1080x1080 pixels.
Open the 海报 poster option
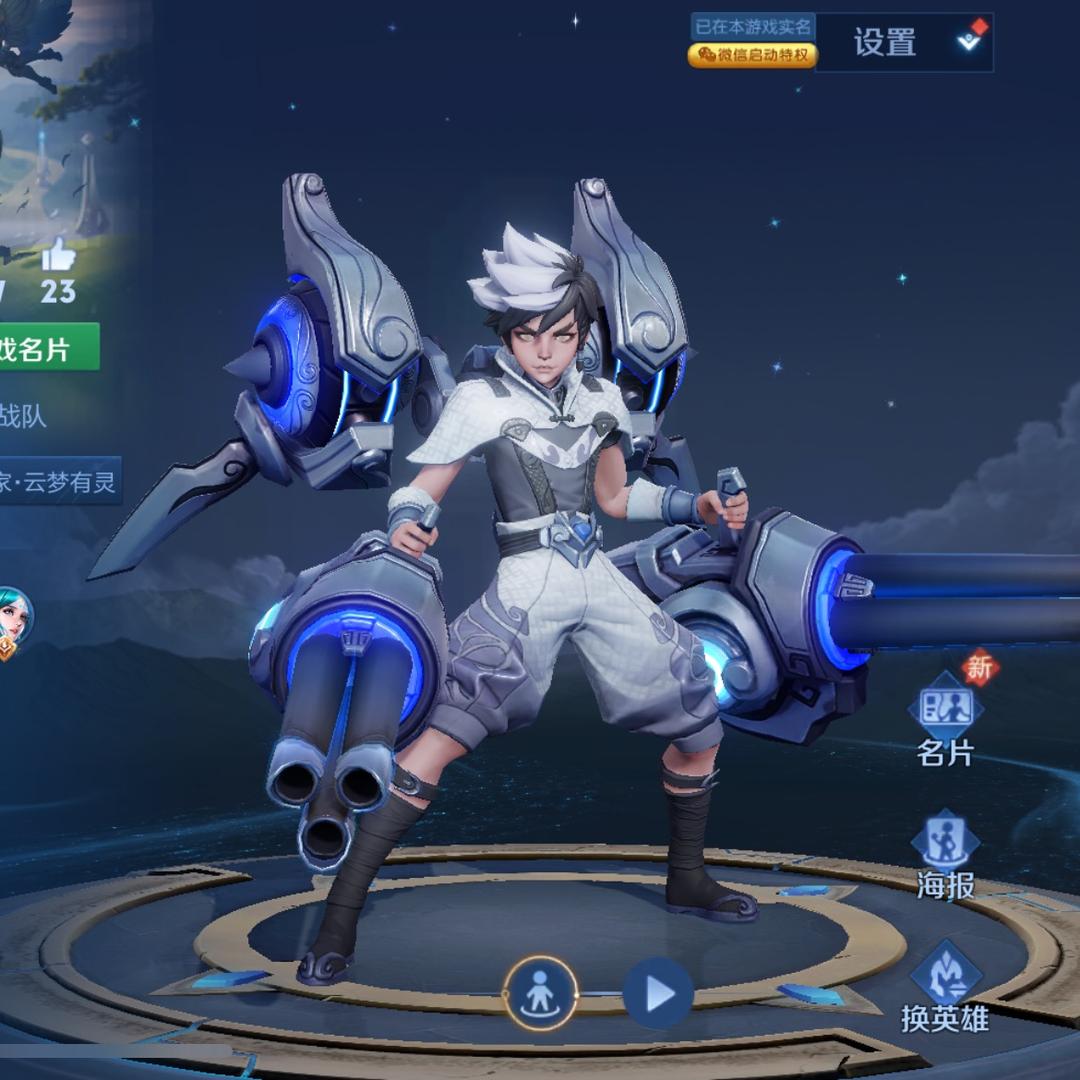tap(945, 855)
